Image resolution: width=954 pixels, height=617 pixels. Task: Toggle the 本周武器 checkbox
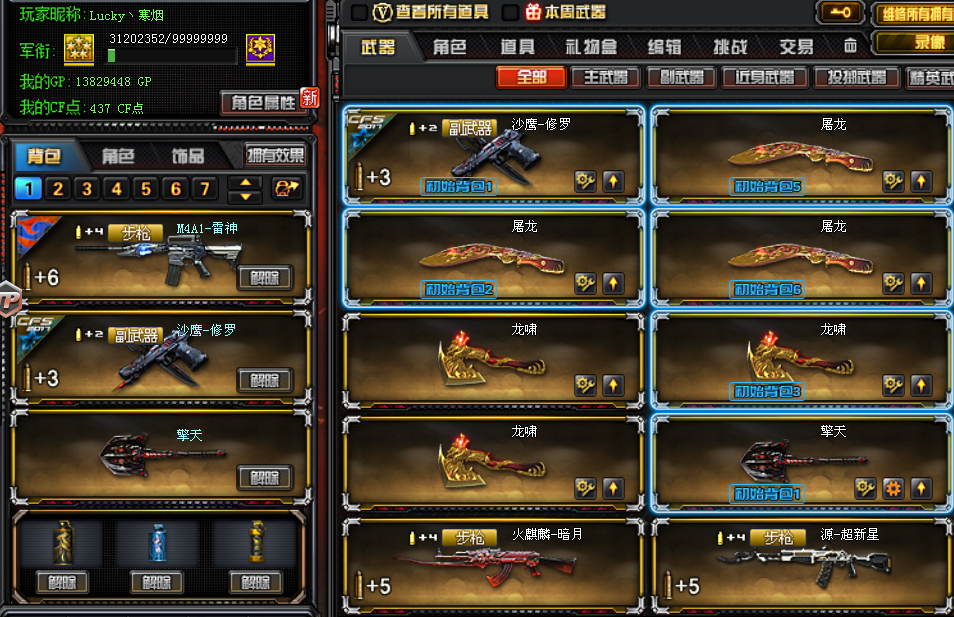(x=510, y=12)
